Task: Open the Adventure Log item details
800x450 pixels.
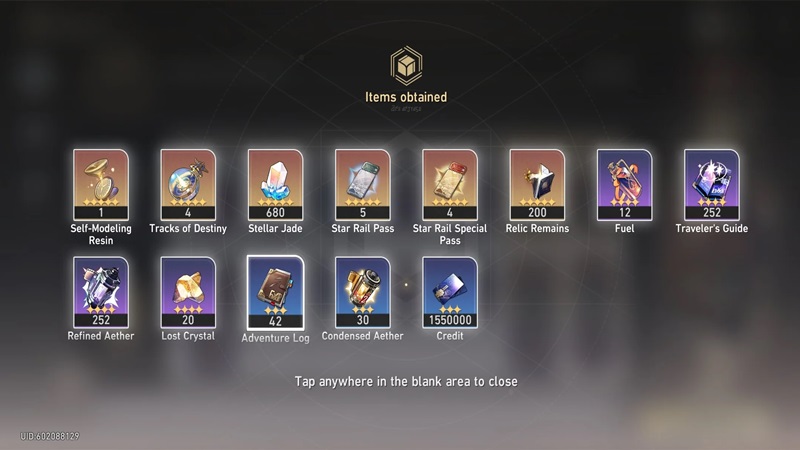Action: point(275,292)
